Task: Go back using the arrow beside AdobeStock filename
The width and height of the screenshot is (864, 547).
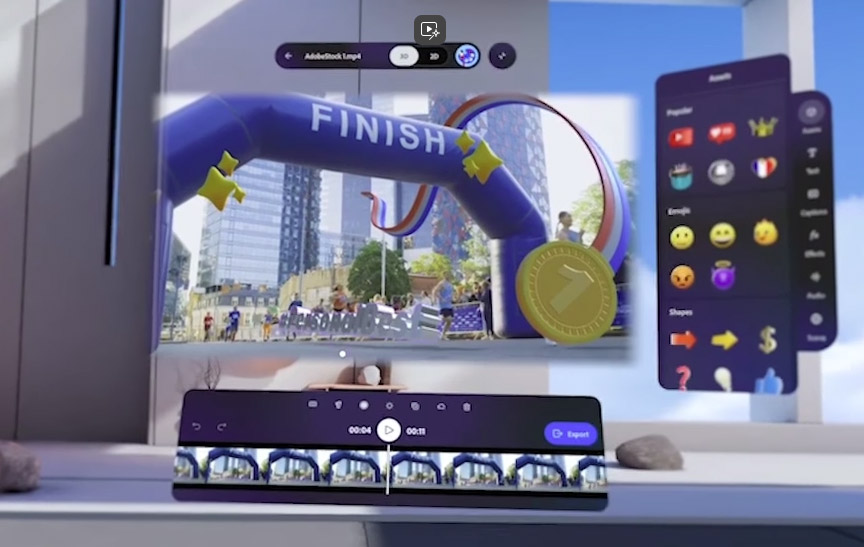Action: tap(289, 56)
